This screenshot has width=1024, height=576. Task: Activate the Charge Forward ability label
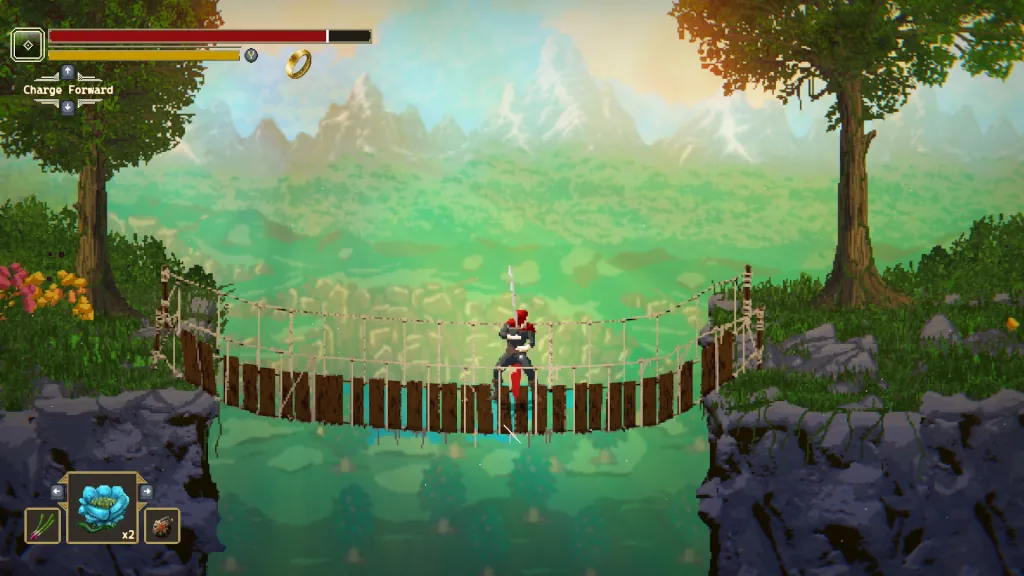pyautogui.click(x=68, y=90)
